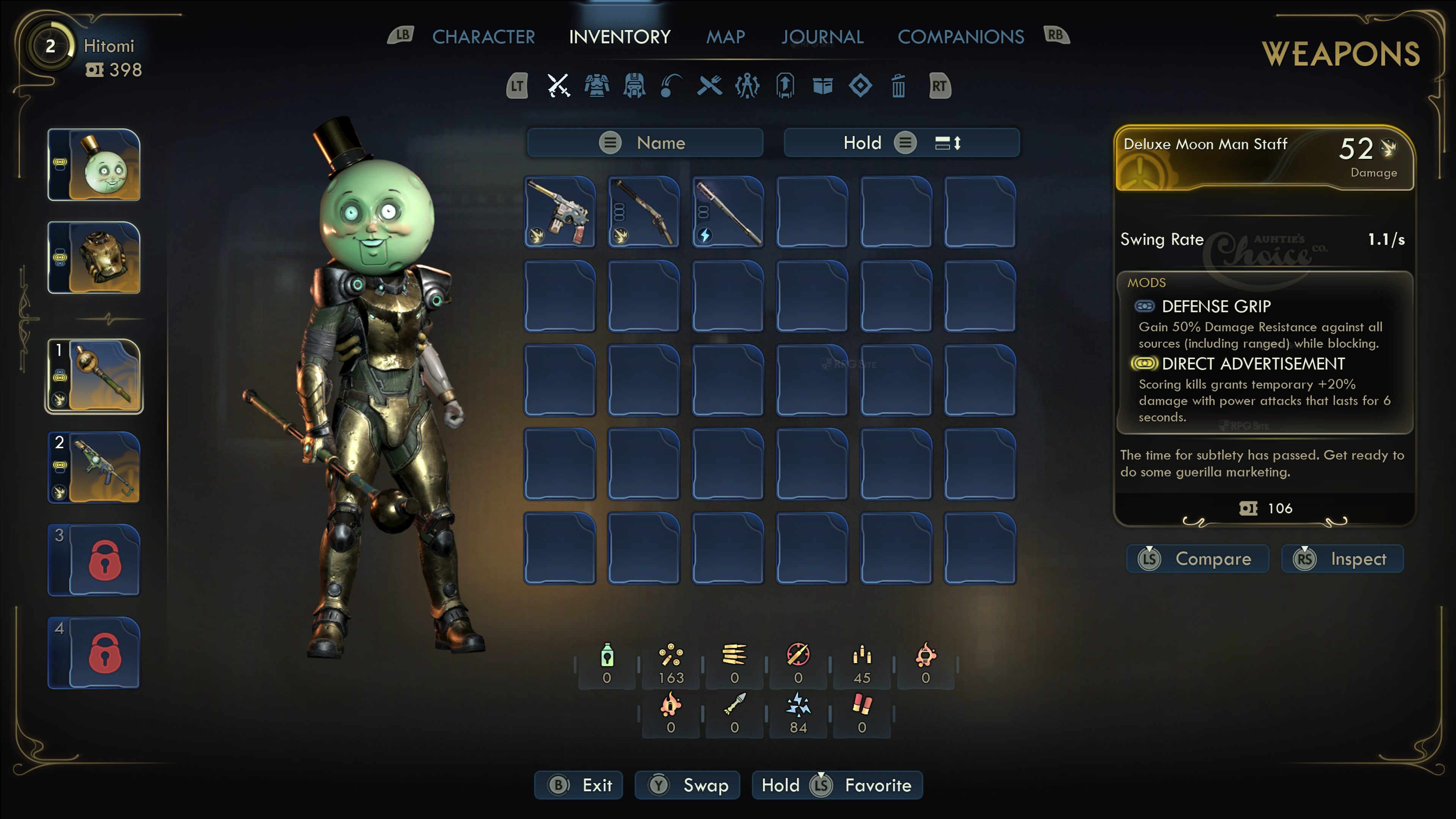Select the Inventory tab

tap(620, 37)
